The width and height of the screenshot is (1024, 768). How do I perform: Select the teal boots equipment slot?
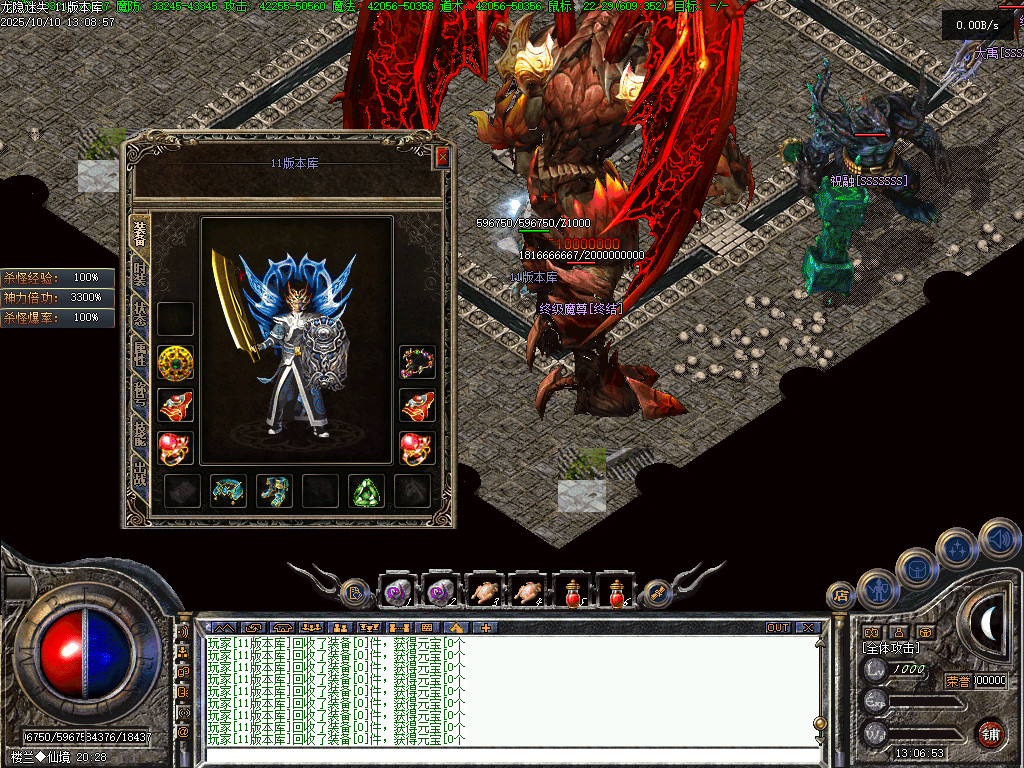(274, 491)
